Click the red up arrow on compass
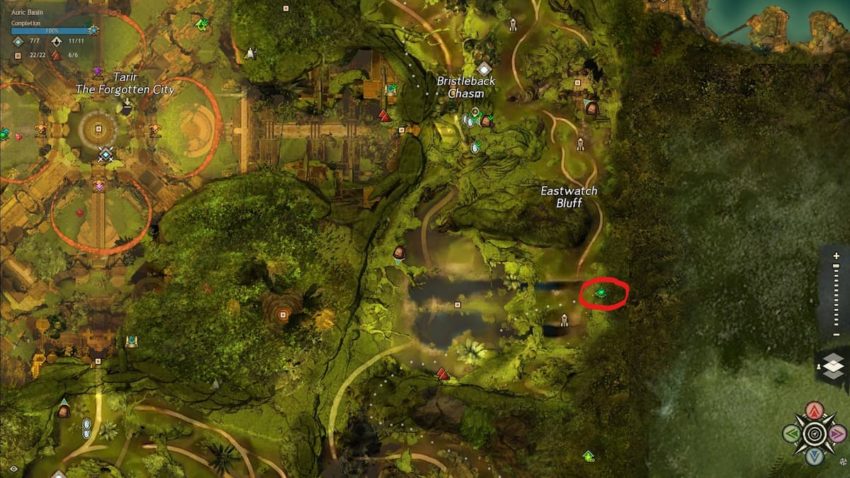 pyautogui.click(x=814, y=410)
